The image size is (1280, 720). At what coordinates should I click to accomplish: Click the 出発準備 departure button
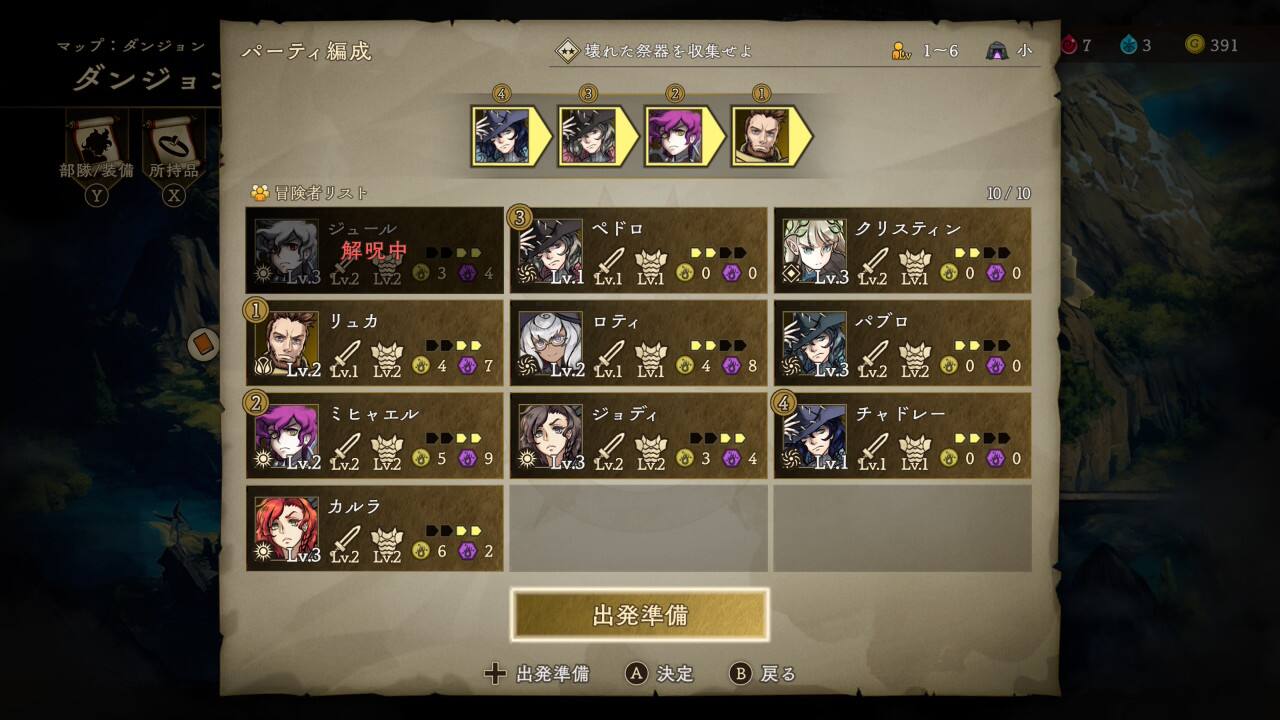640,614
